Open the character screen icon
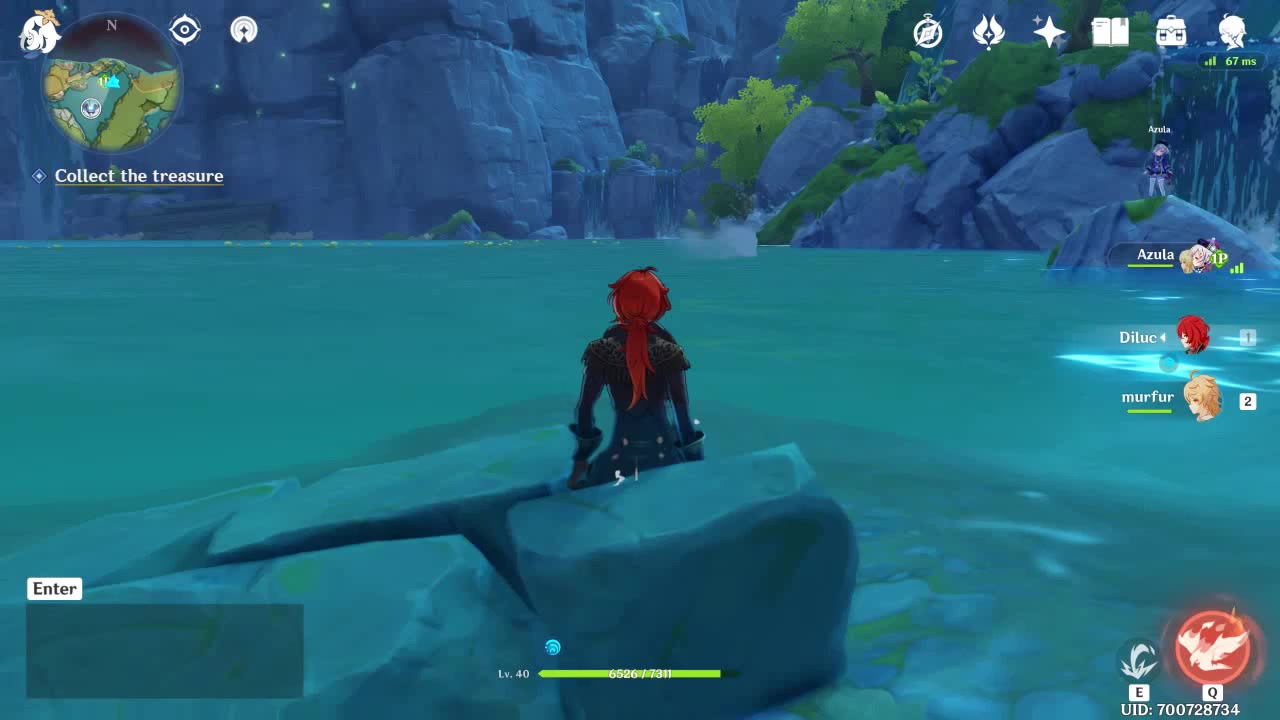 [x=1232, y=32]
